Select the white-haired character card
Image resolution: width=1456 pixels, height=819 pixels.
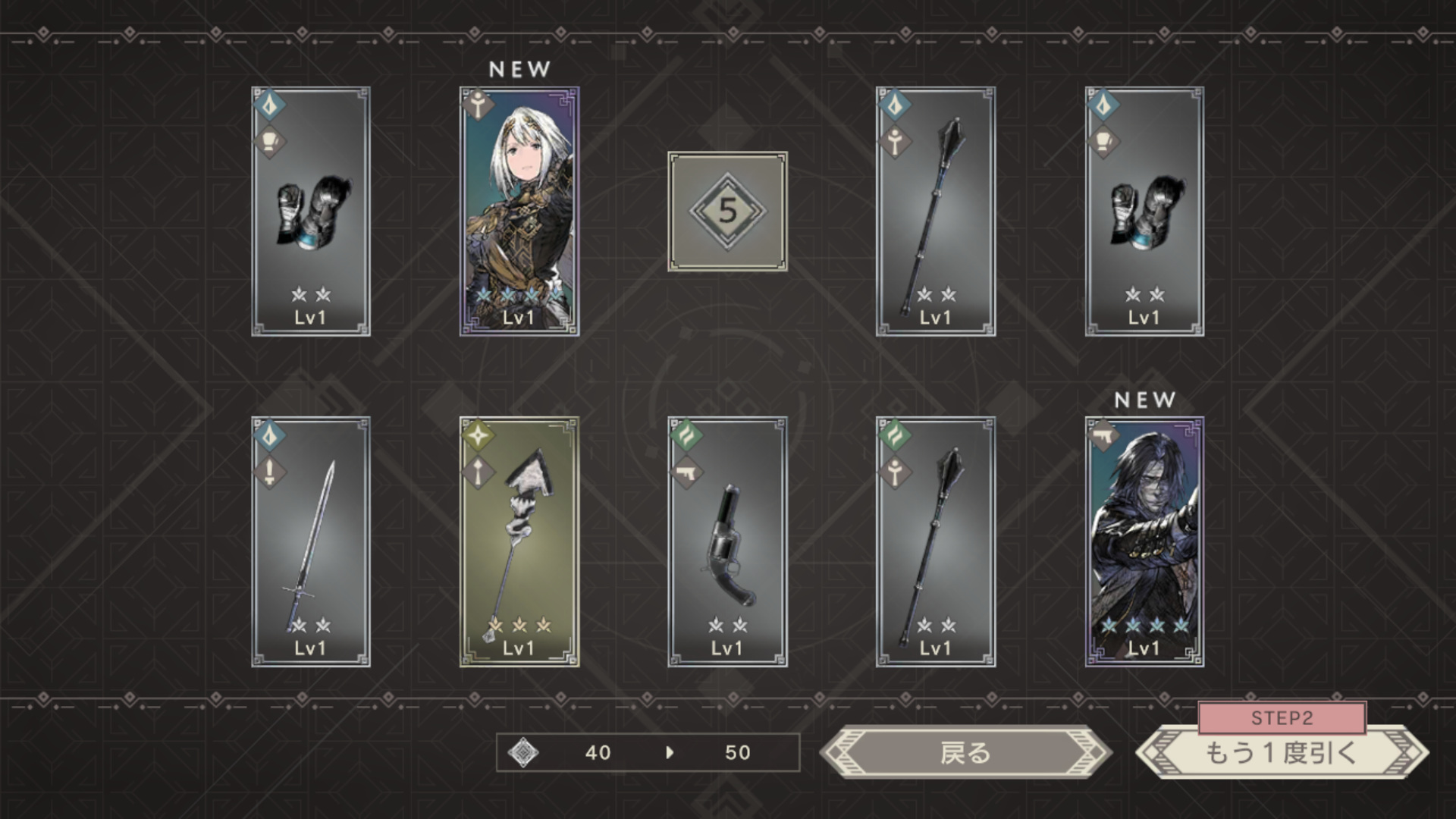click(x=519, y=212)
